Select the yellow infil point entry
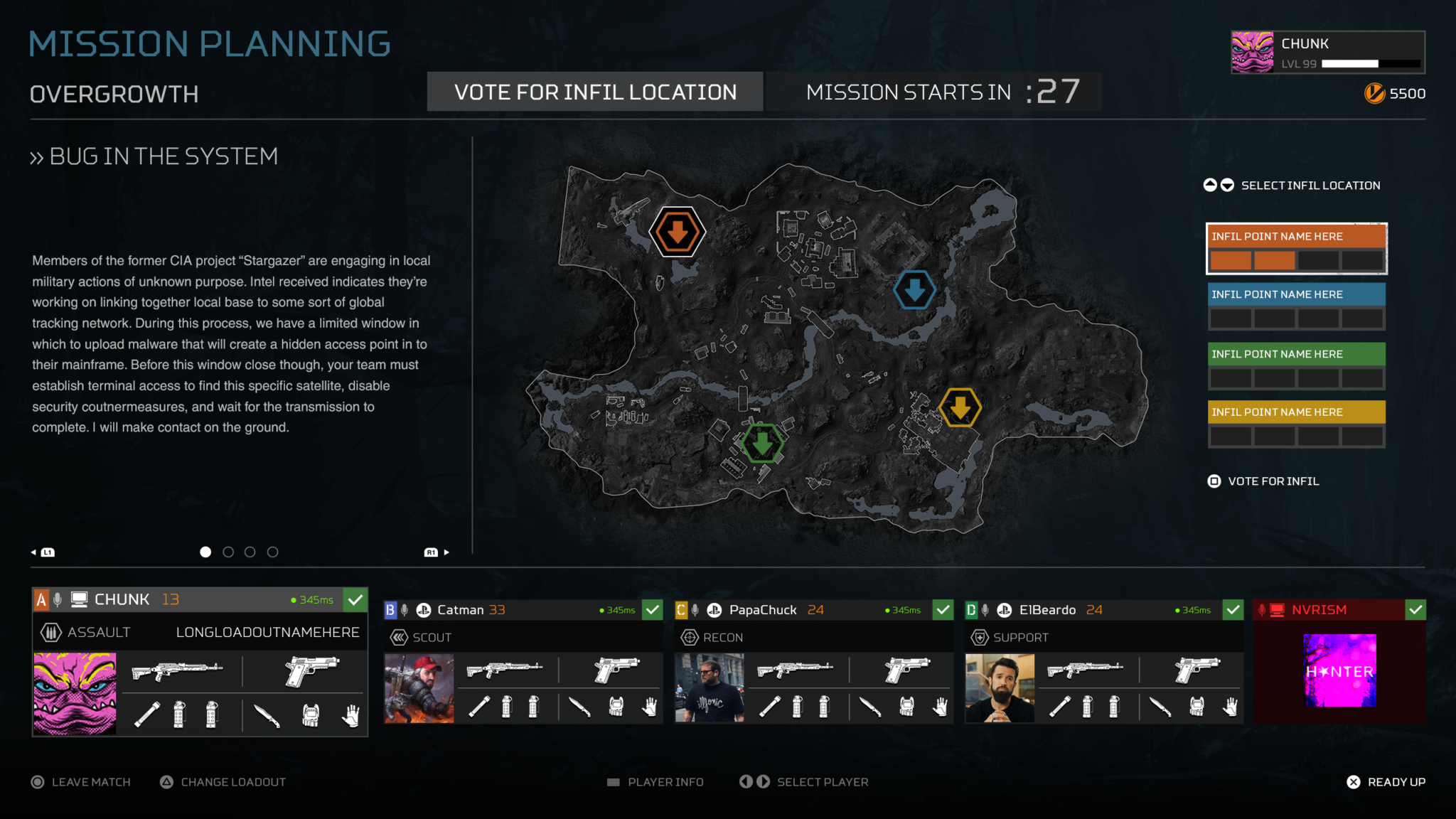The width and height of the screenshot is (1456, 819). [1296, 424]
